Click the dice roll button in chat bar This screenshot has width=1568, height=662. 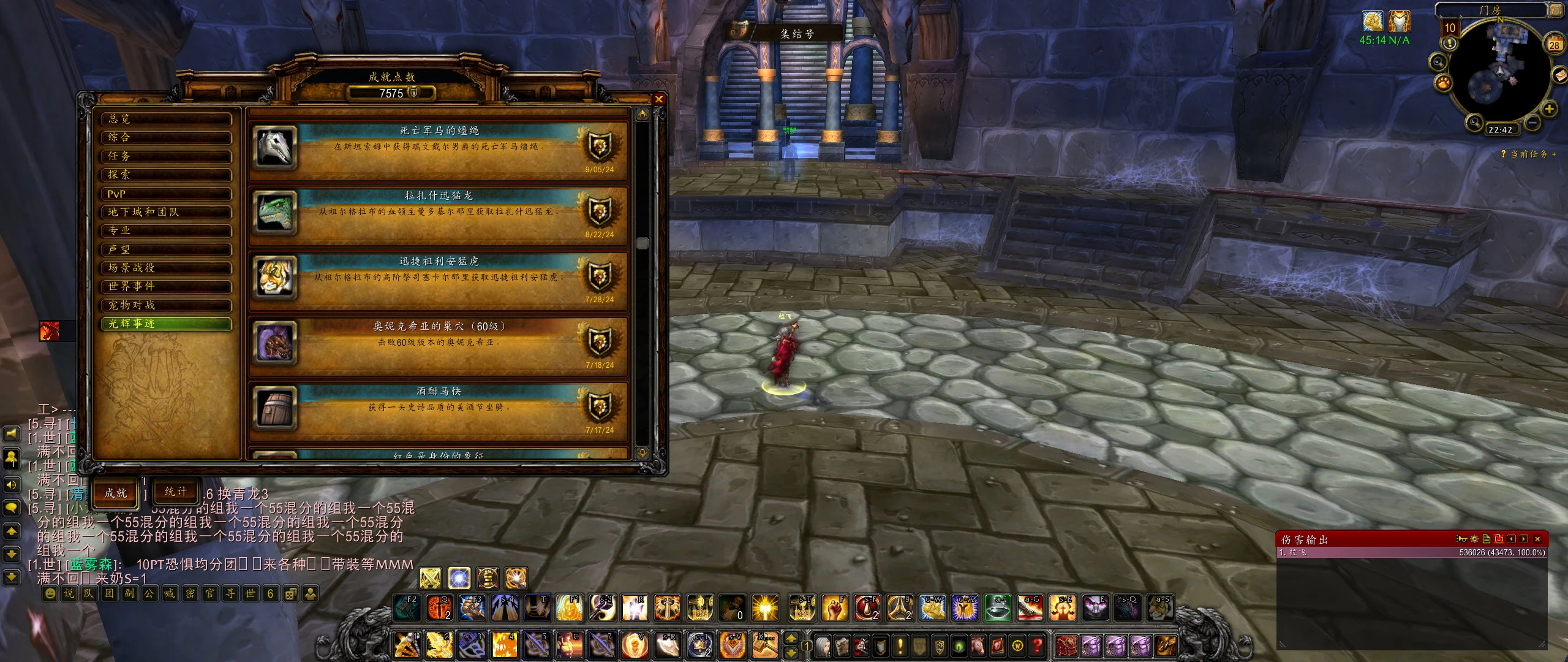291,593
